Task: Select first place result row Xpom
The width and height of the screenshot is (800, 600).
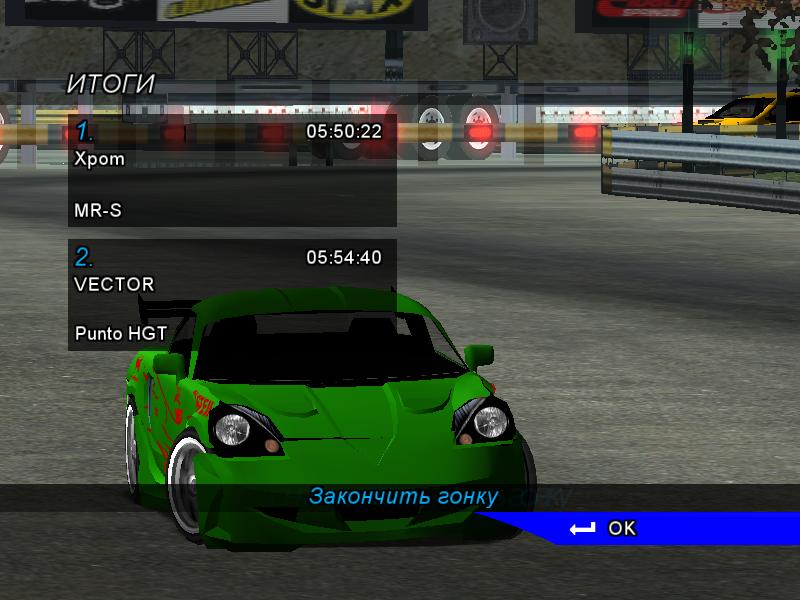Action: [232, 170]
